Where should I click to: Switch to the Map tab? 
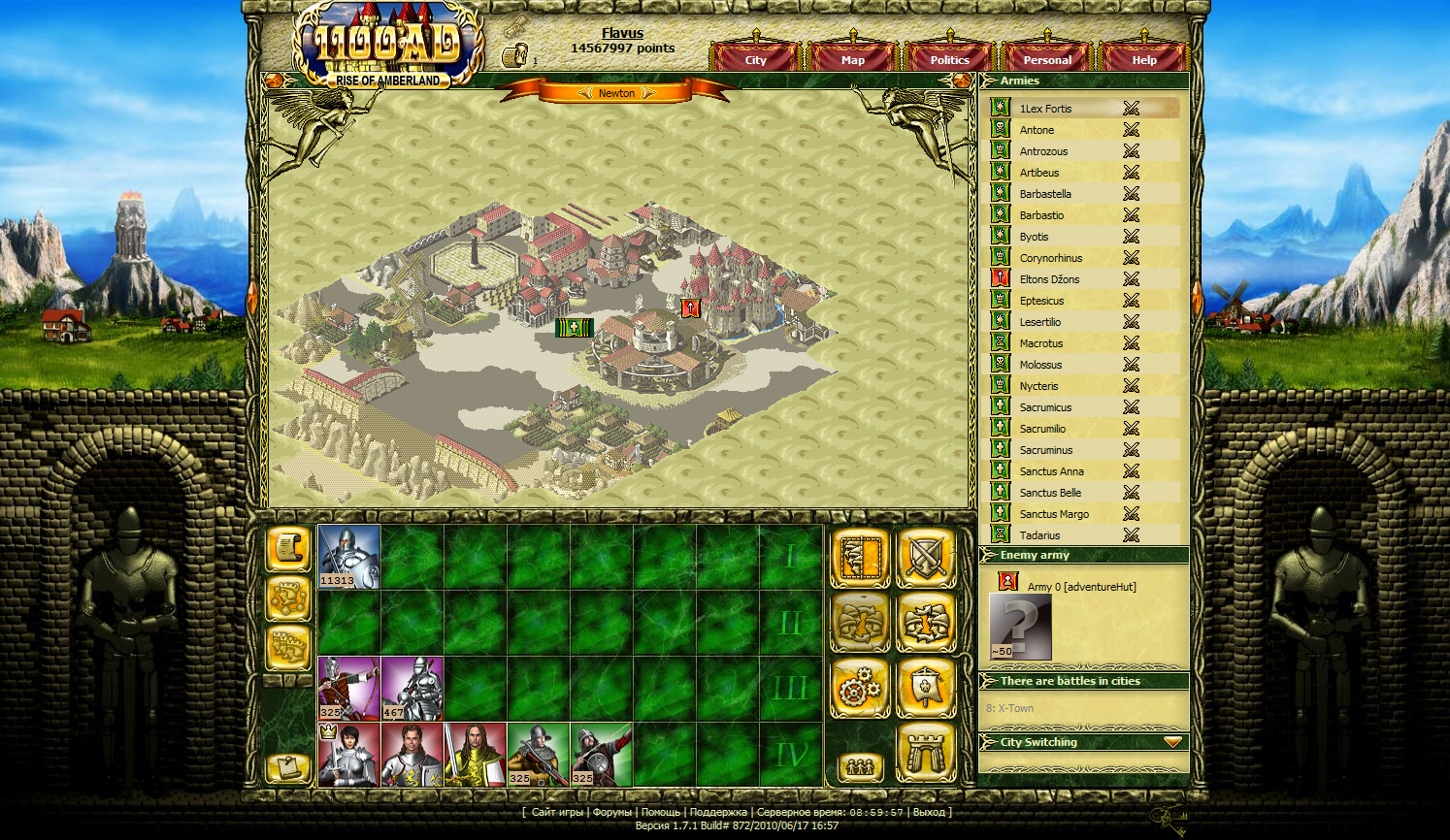pos(852,59)
